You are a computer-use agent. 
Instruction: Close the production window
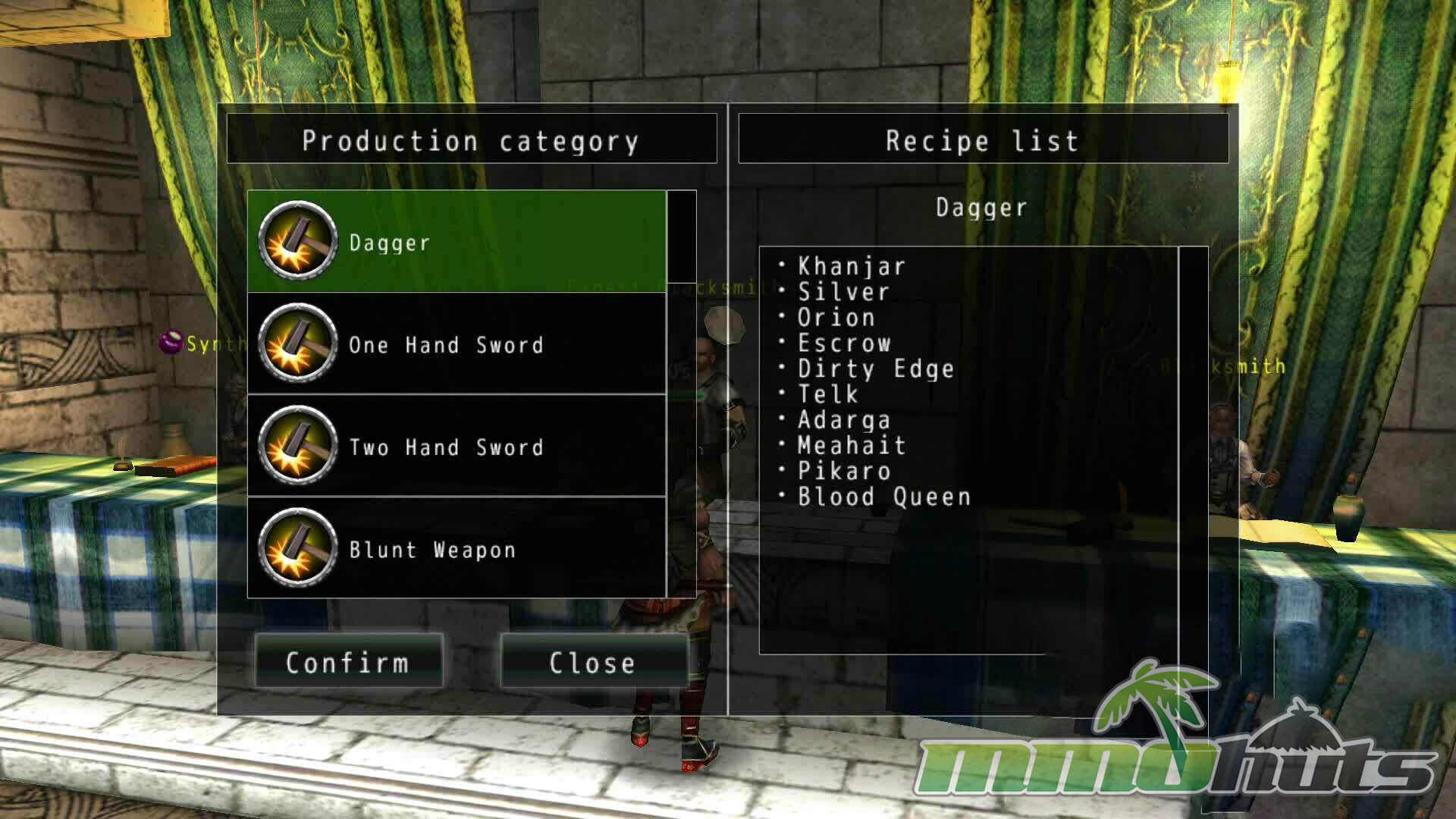point(592,662)
